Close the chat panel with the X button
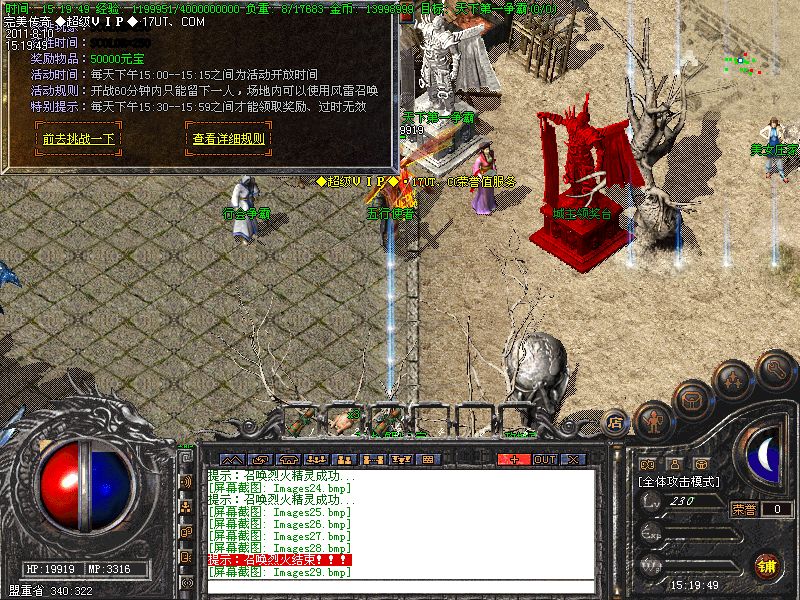This screenshot has width=800, height=600. pos(573,459)
